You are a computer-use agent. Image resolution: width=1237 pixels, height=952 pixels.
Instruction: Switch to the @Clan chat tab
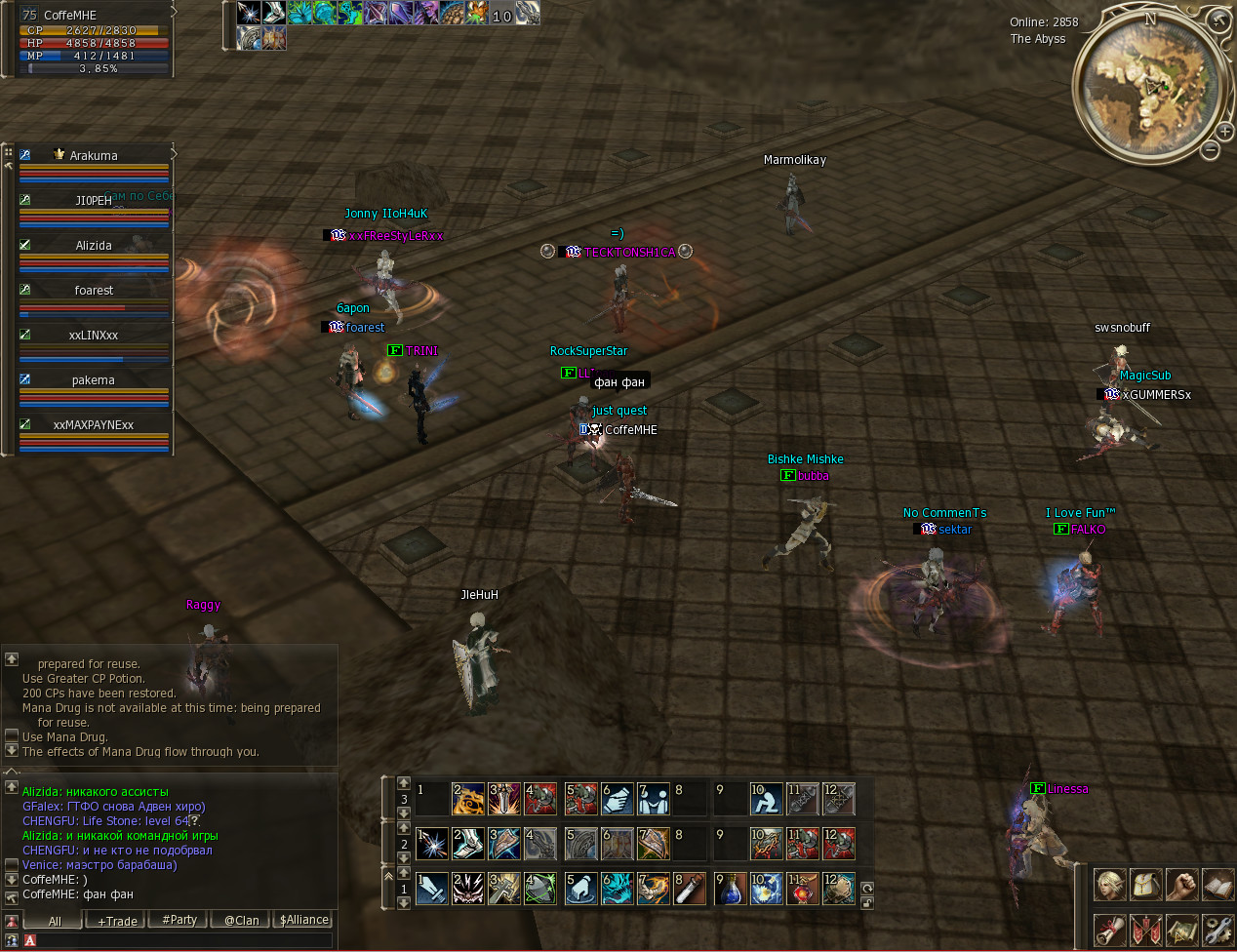tap(241, 920)
